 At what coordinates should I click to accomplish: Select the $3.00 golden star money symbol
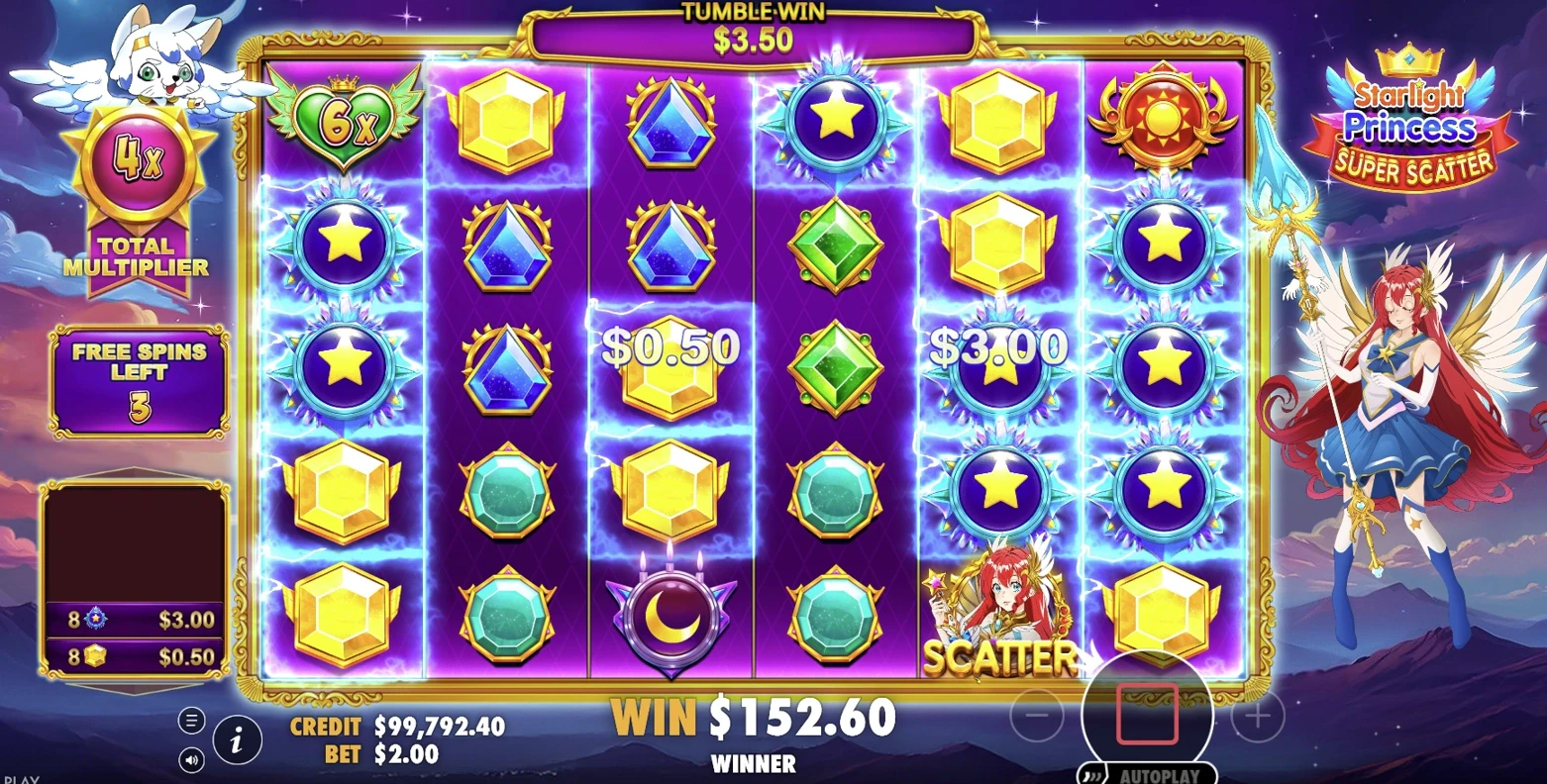1000,366
